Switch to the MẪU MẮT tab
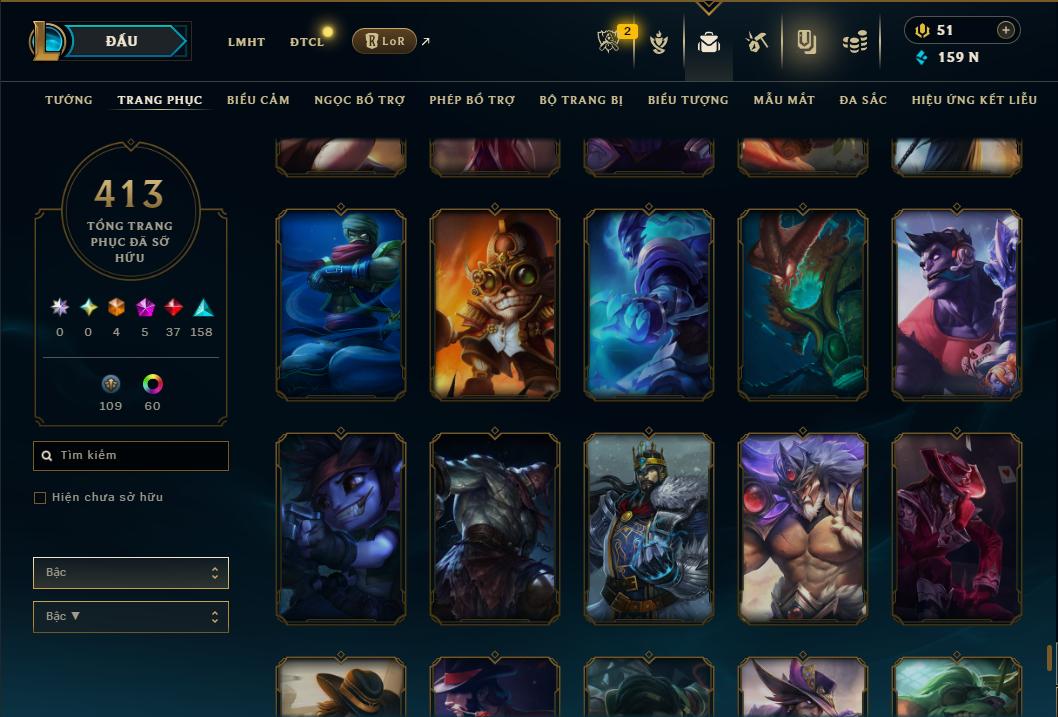 [784, 100]
